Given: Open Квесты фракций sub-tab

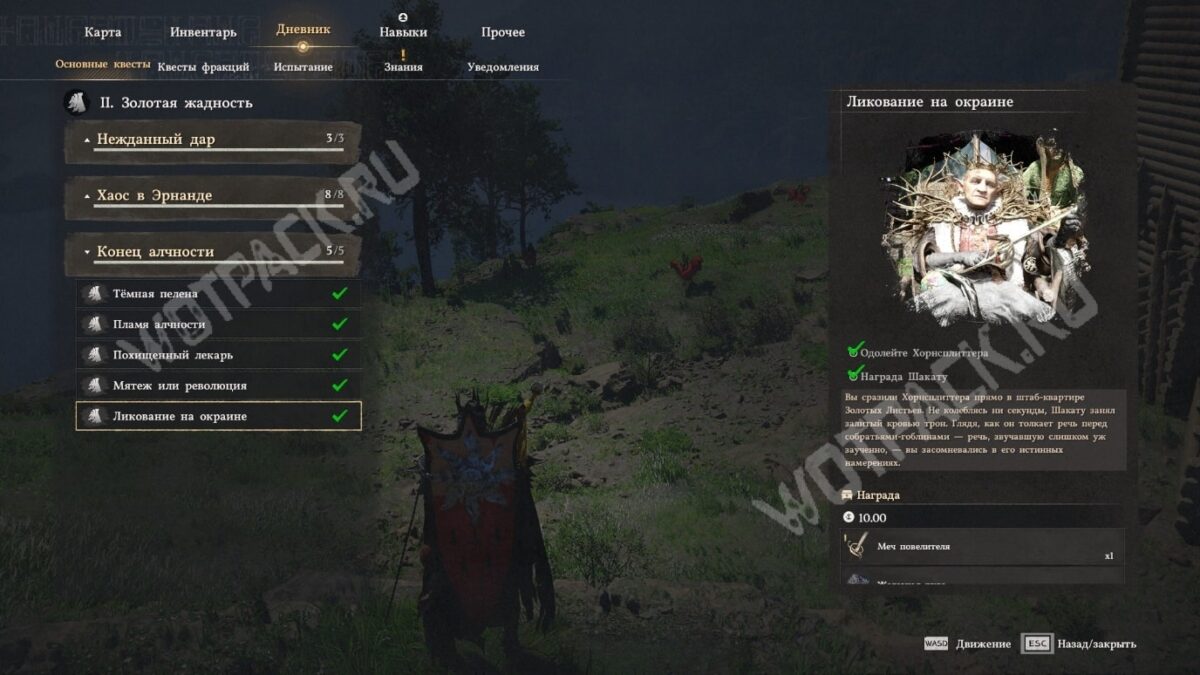Looking at the screenshot, I should (x=203, y=67).
